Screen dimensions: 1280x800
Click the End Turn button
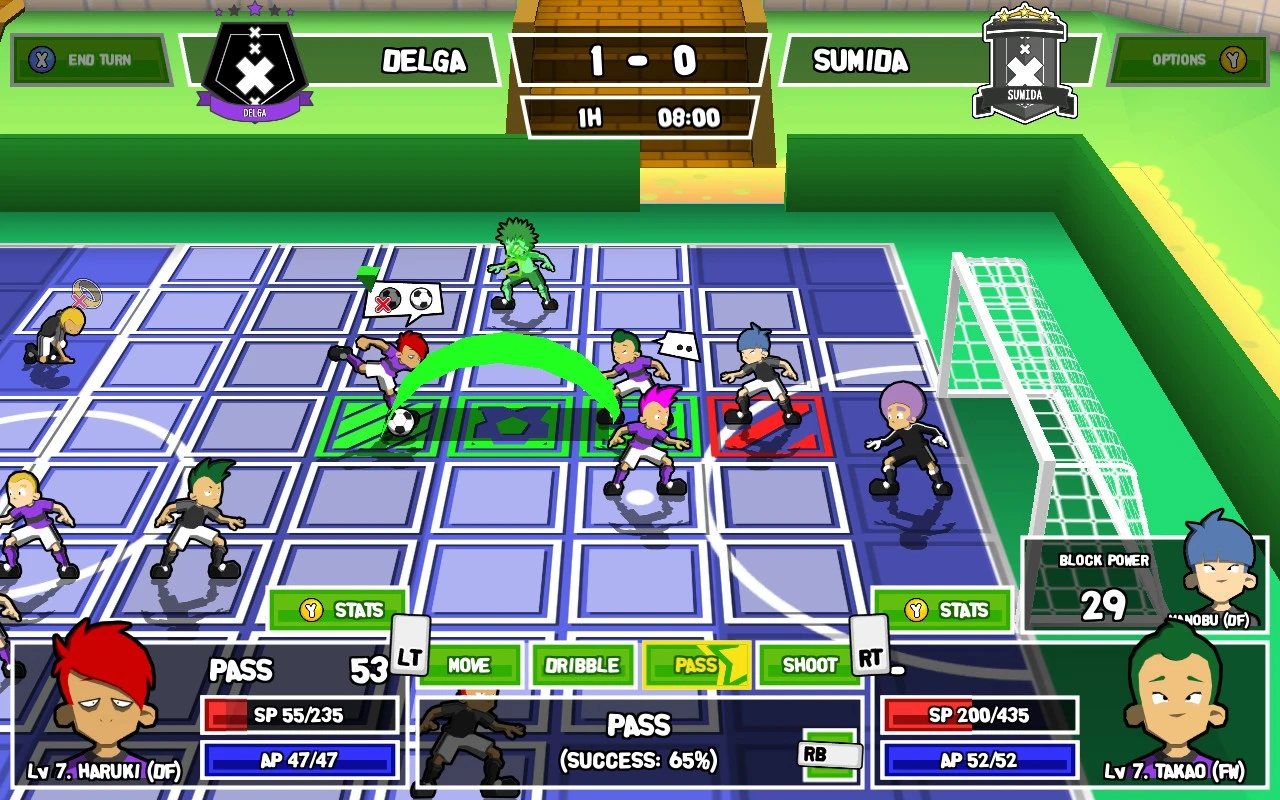coord(90,60)
